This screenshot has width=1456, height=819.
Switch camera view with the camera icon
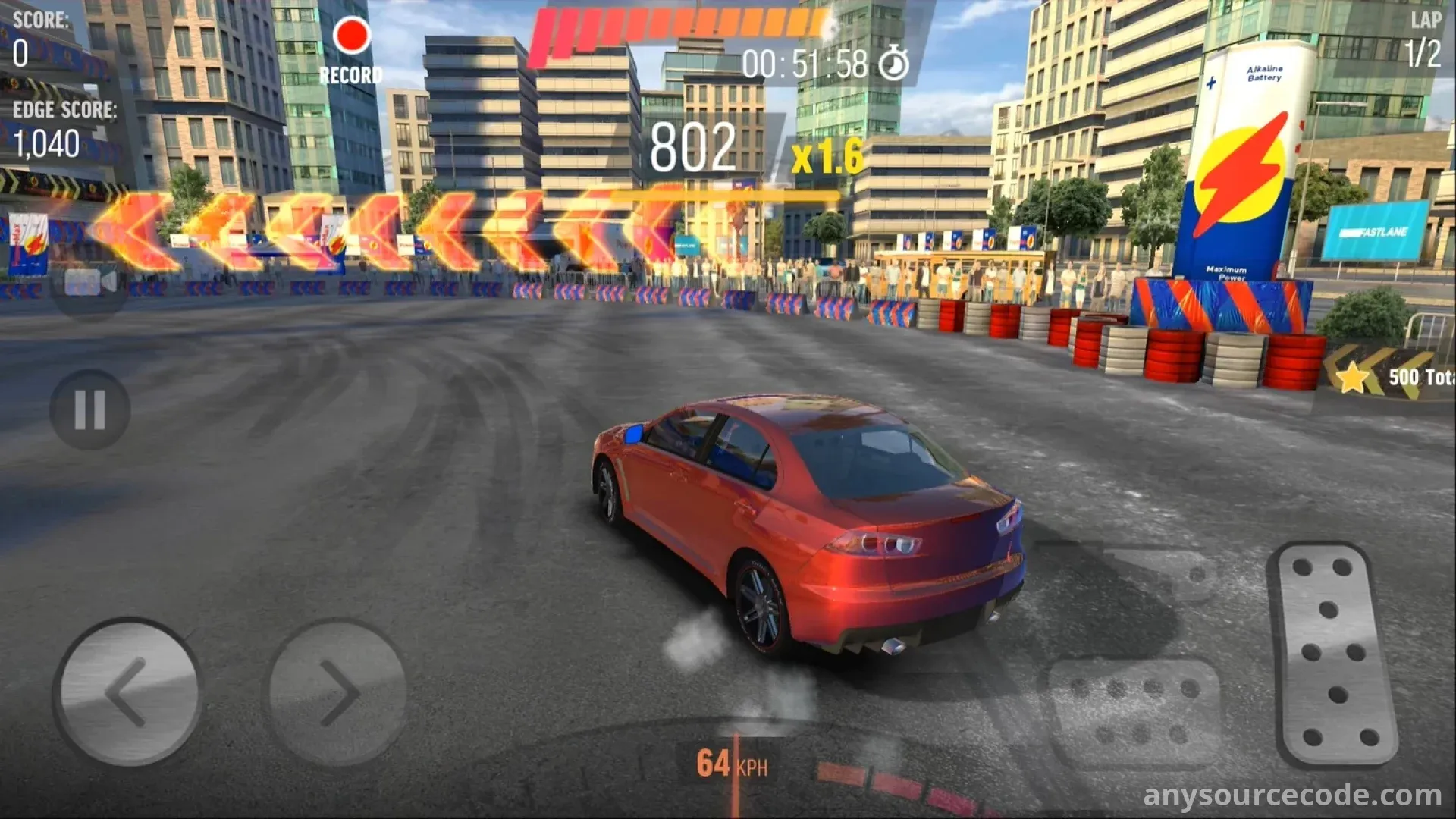pyautogui.click(x=89, y=282)
